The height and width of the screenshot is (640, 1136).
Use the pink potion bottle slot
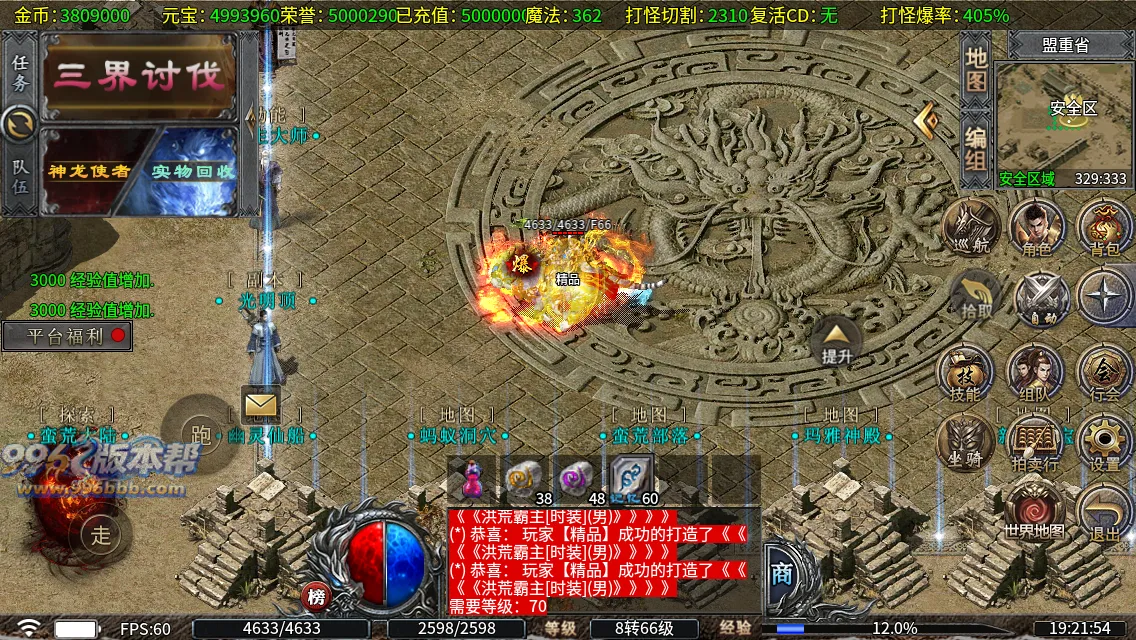(471, 479)
